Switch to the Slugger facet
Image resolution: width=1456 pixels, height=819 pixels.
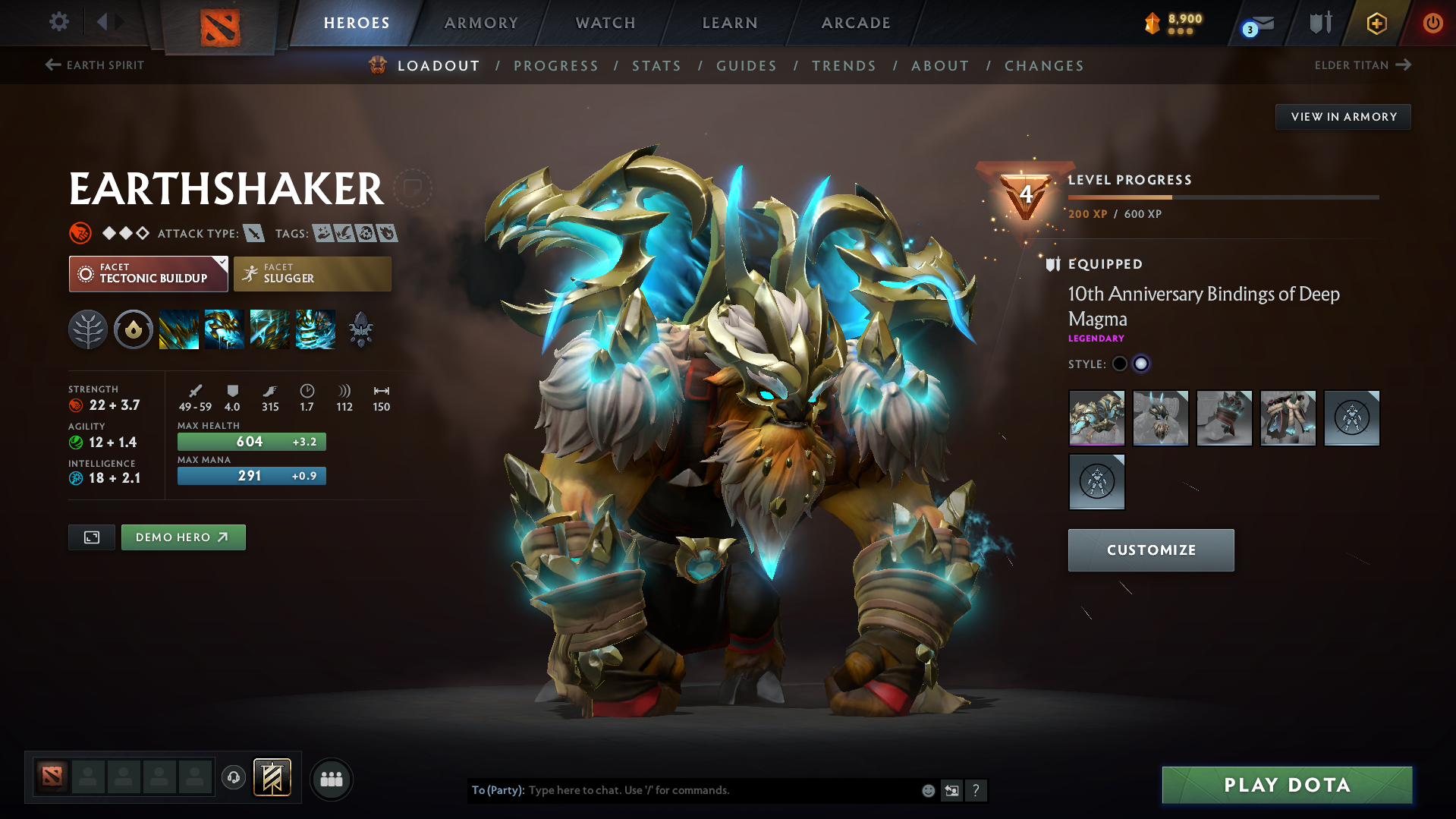coord(312,273)
